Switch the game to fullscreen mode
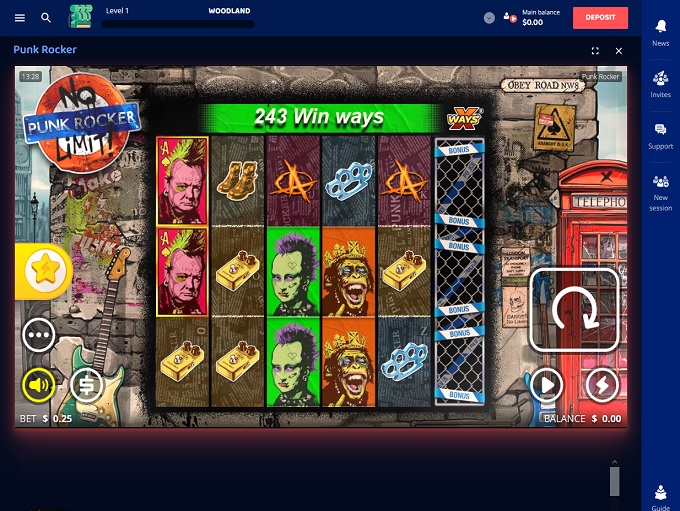The image size is (680, 511). tap(595, 50)
